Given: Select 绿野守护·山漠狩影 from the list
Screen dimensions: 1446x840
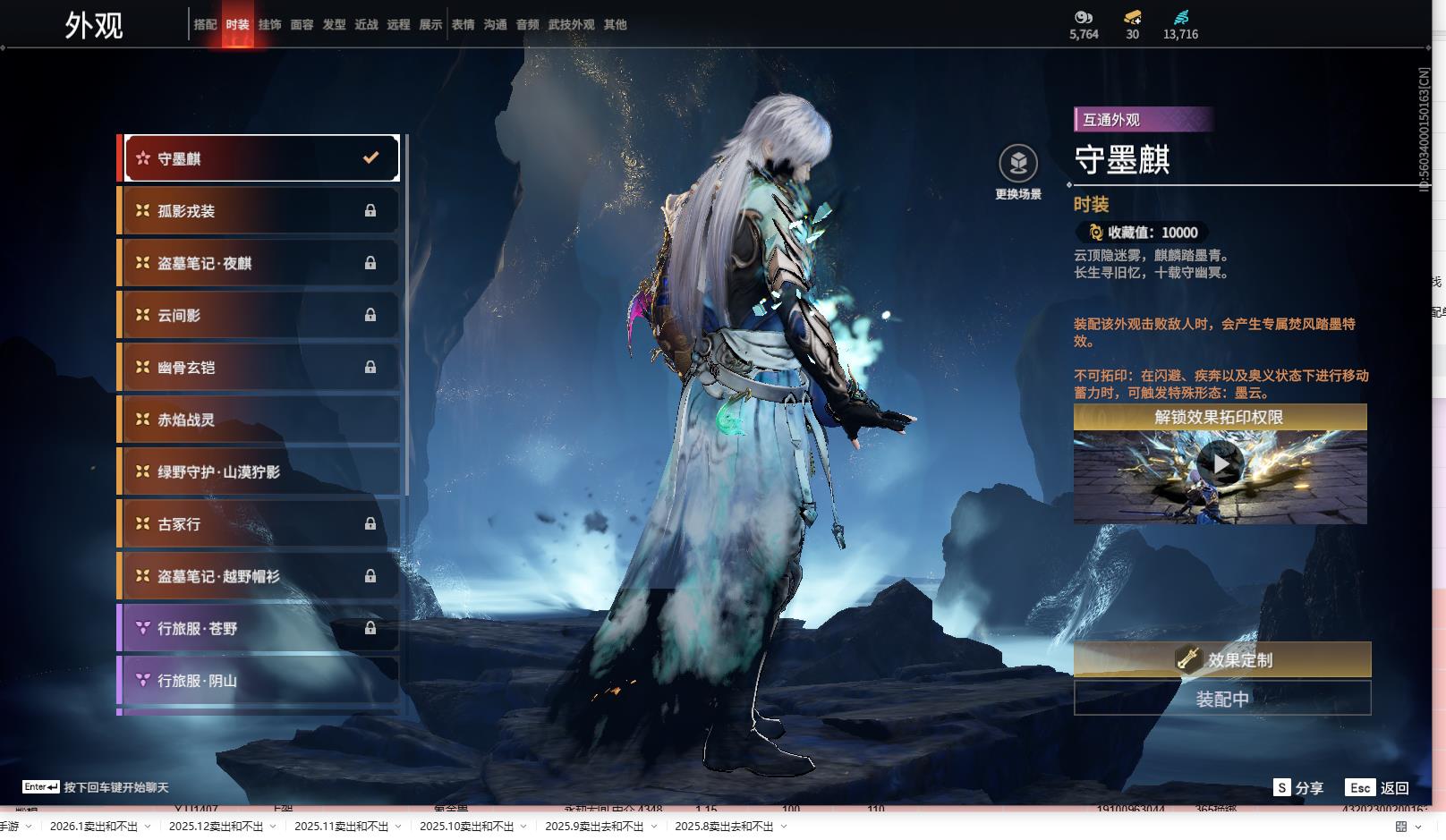Looking at the screenshot, I should click(x=260, y=471).
